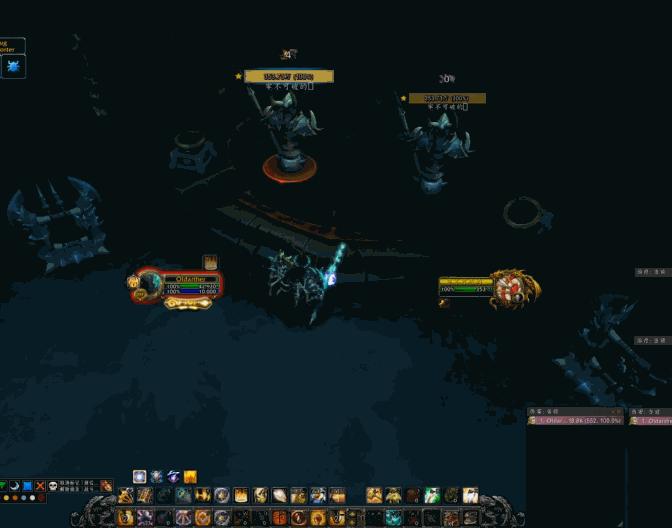This screenshot has width=672, height=528.
Task: Activate the green-background figure ability icon
Action: point(431,495)
